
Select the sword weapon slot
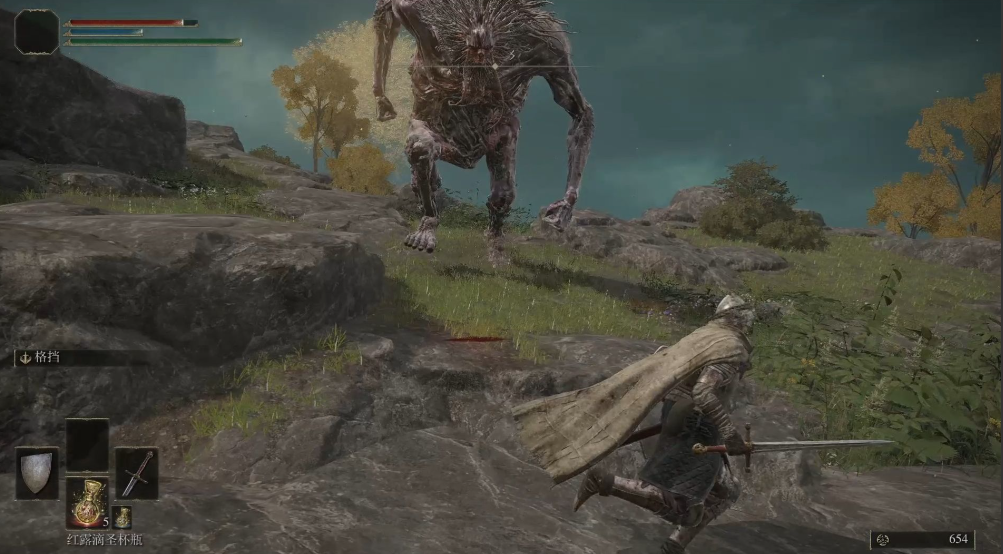(x=136, y=473)
